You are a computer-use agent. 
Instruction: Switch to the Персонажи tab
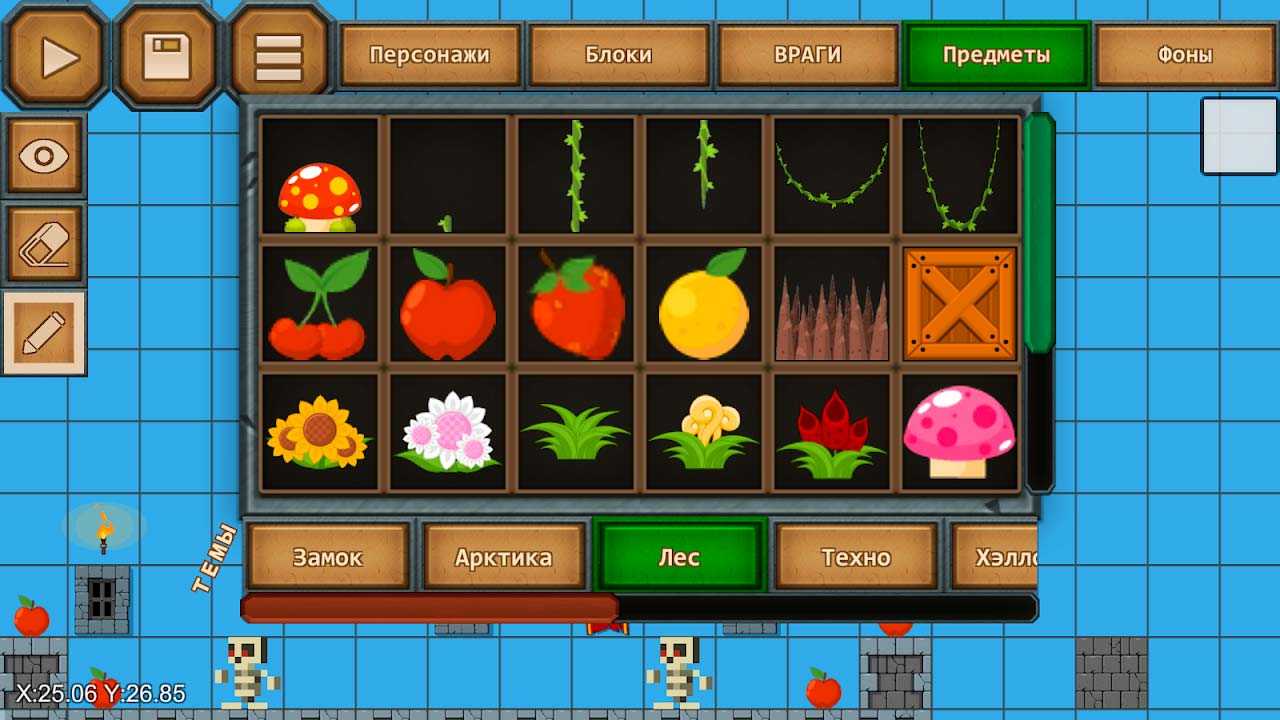(429, 55)
